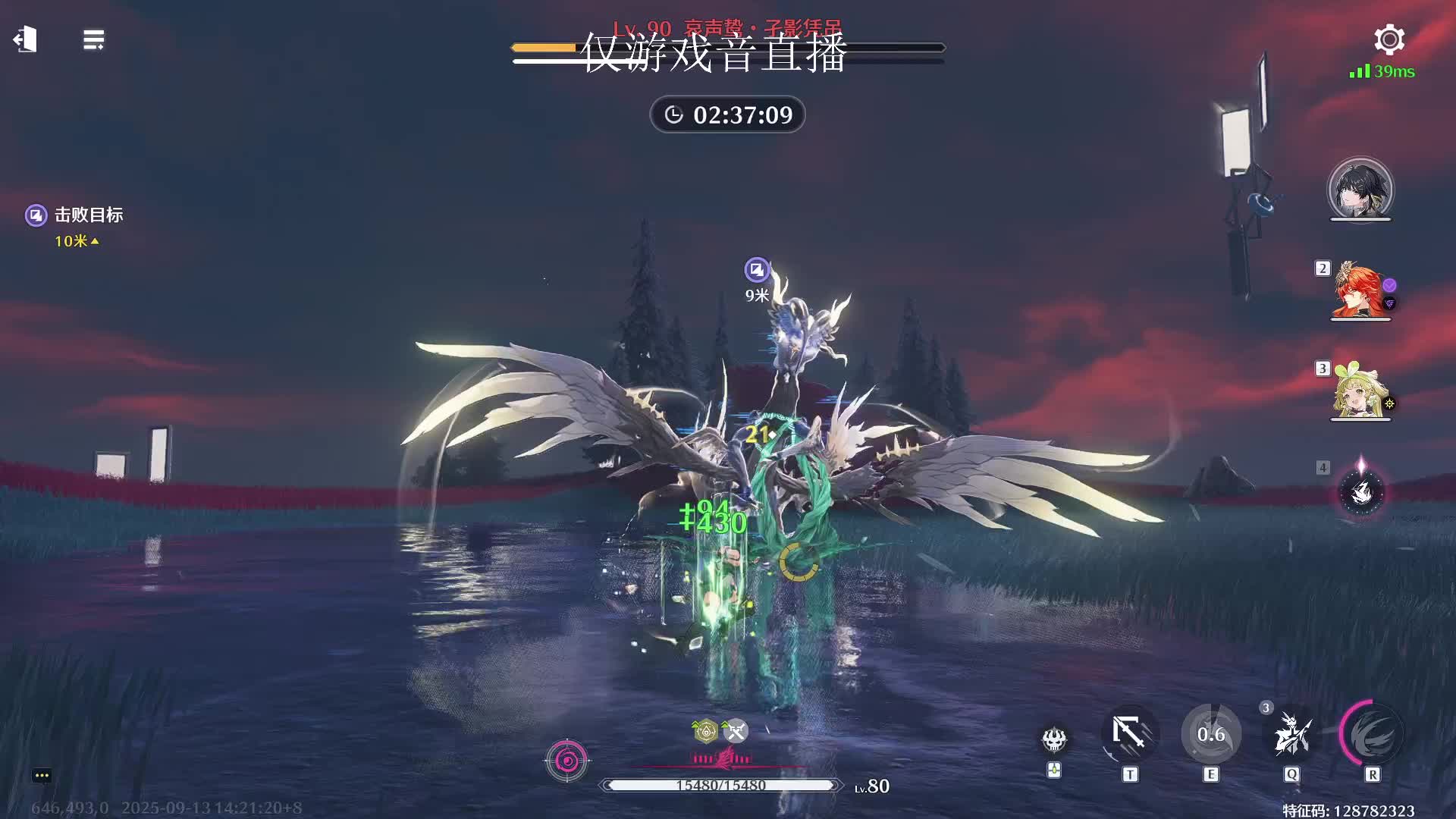This screenshot has height=819, width=1456.
Task: Use the grapple arrow tool icon
Action: [1130, 734]
